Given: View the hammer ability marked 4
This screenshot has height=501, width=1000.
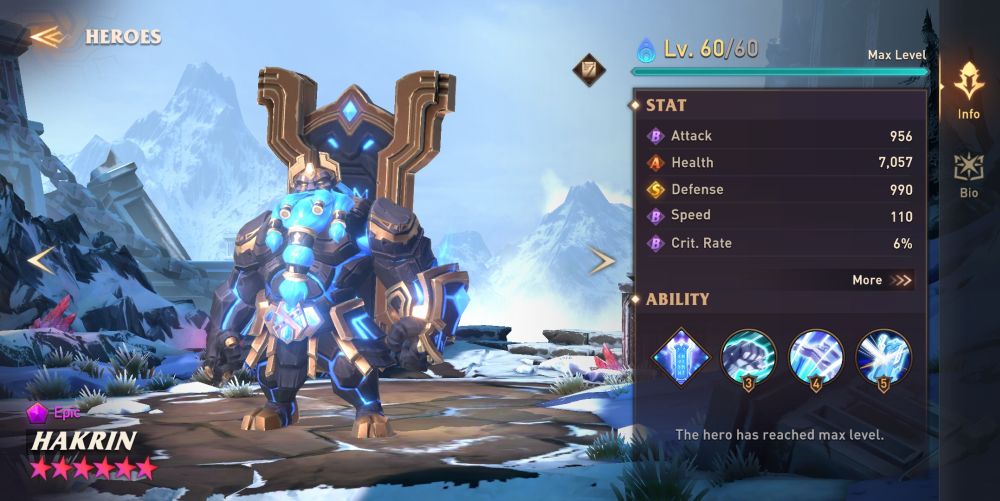Looking at the screenshot, I should click(815, 356).
